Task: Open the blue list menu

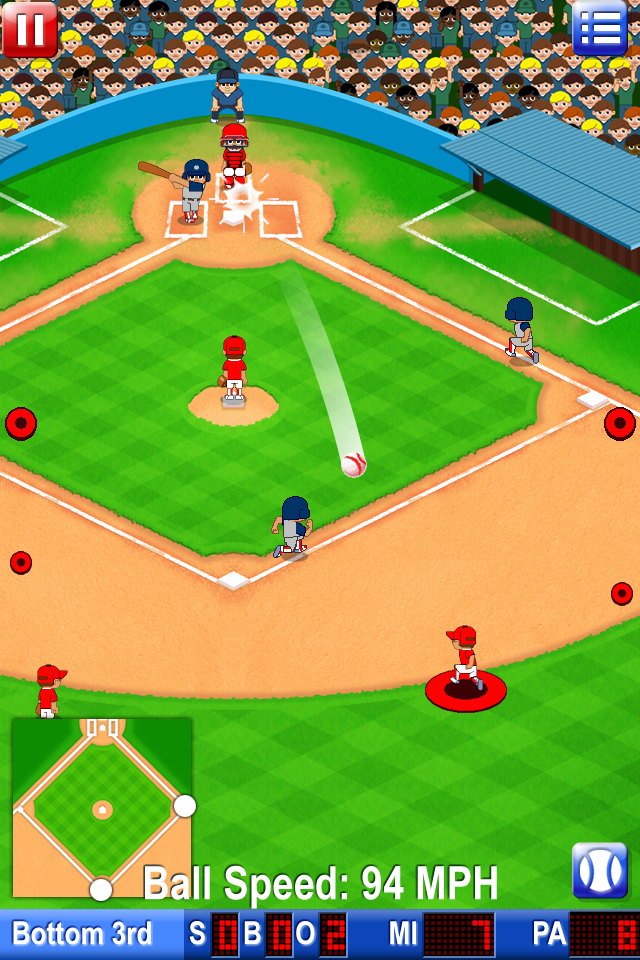Action: coord(600,28)
